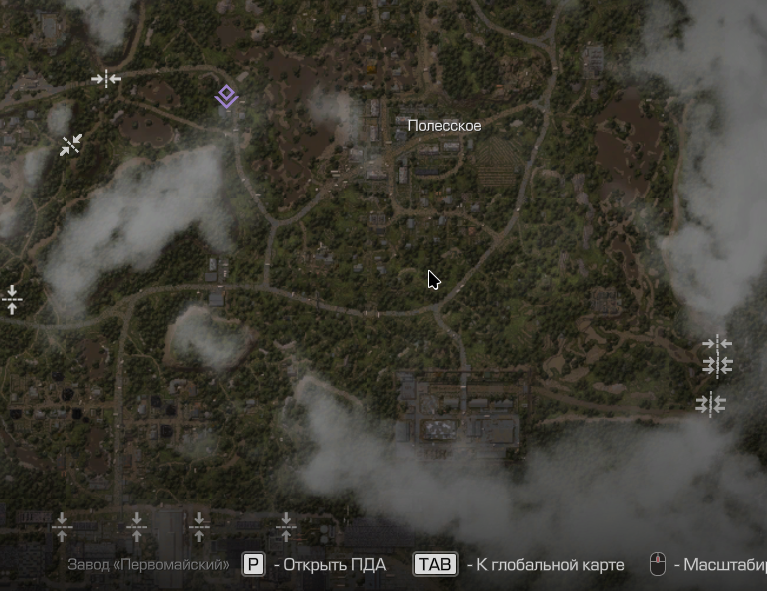The height and width of the screenshot is (591, 767).
Task: Click the diagonal arrows transition marker
Action: (x=70, y=145)
